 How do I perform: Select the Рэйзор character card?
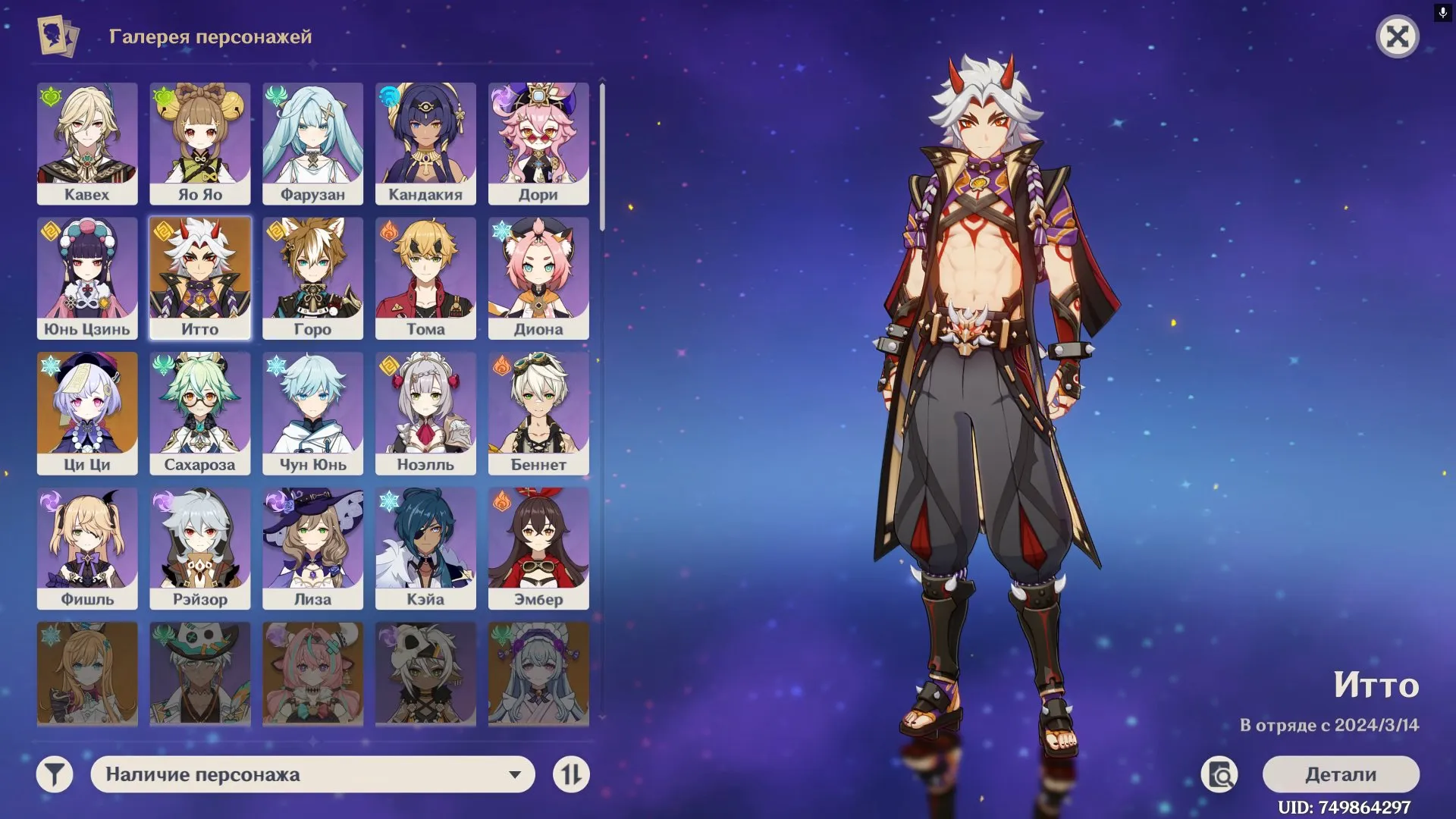point(199,548)
